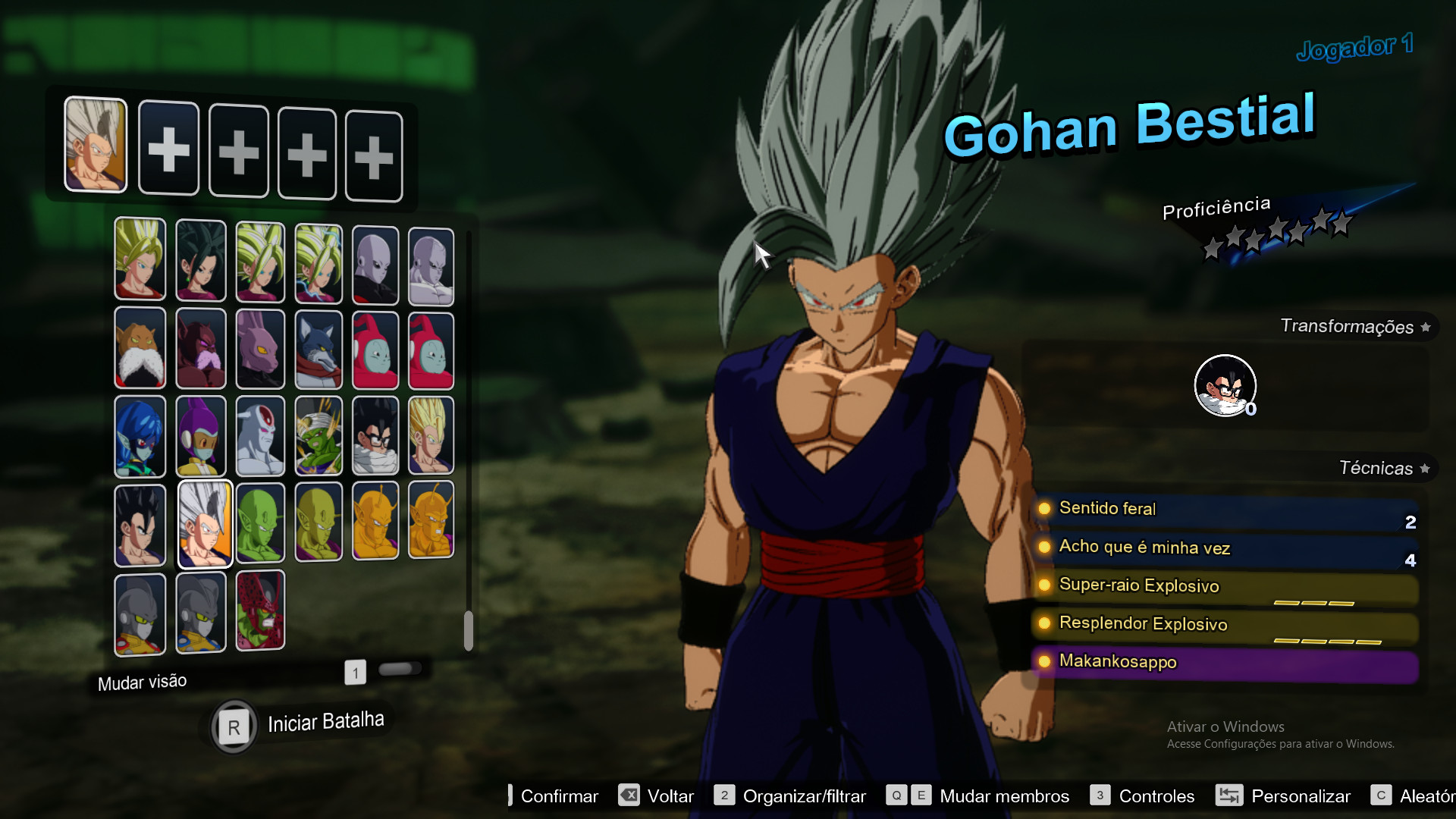Select the Cell Max portrait
This screenshot has height=819, width=1456.
coord(260,613)
